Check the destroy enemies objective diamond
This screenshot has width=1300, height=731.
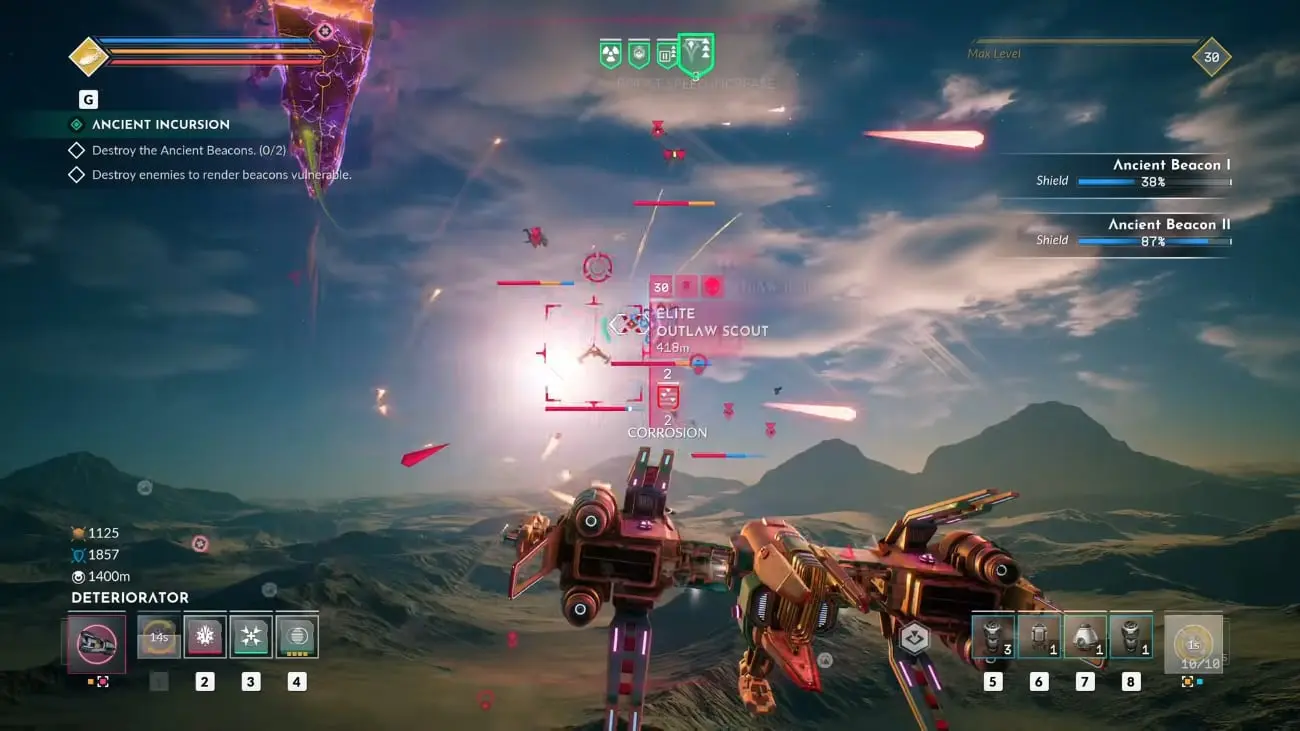[75, 174]
